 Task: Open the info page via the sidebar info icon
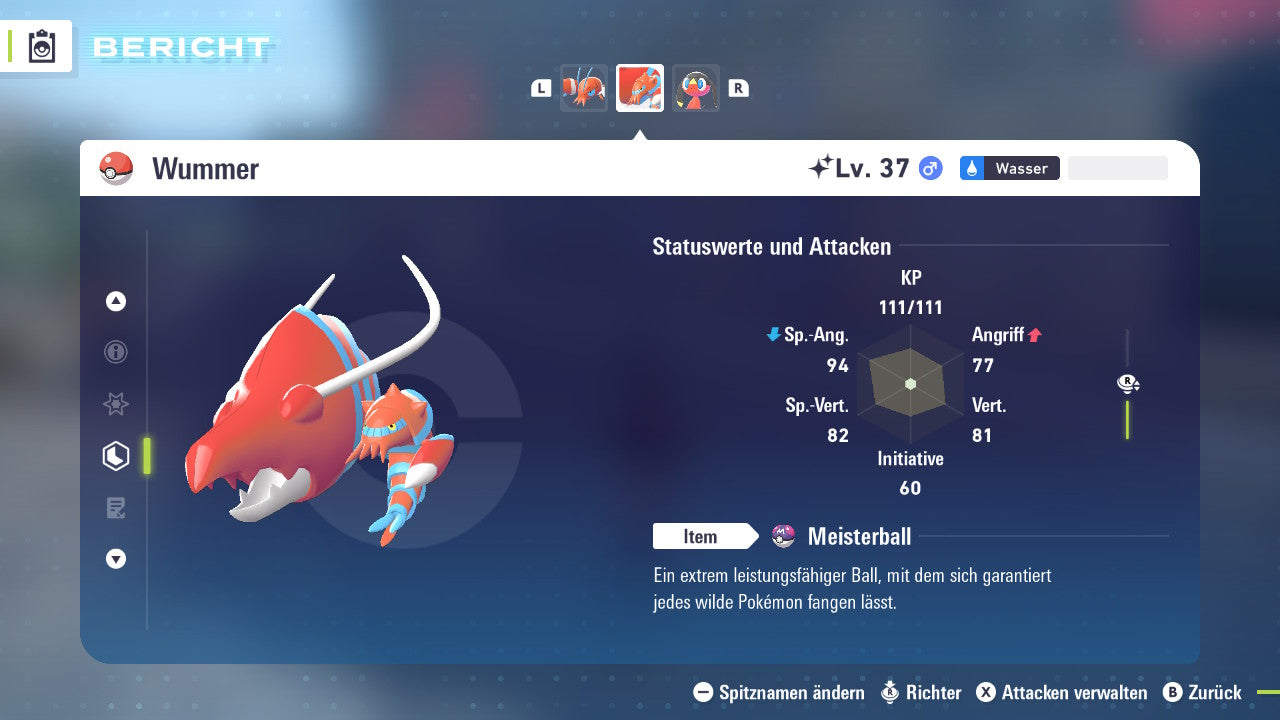pos(115,352)
